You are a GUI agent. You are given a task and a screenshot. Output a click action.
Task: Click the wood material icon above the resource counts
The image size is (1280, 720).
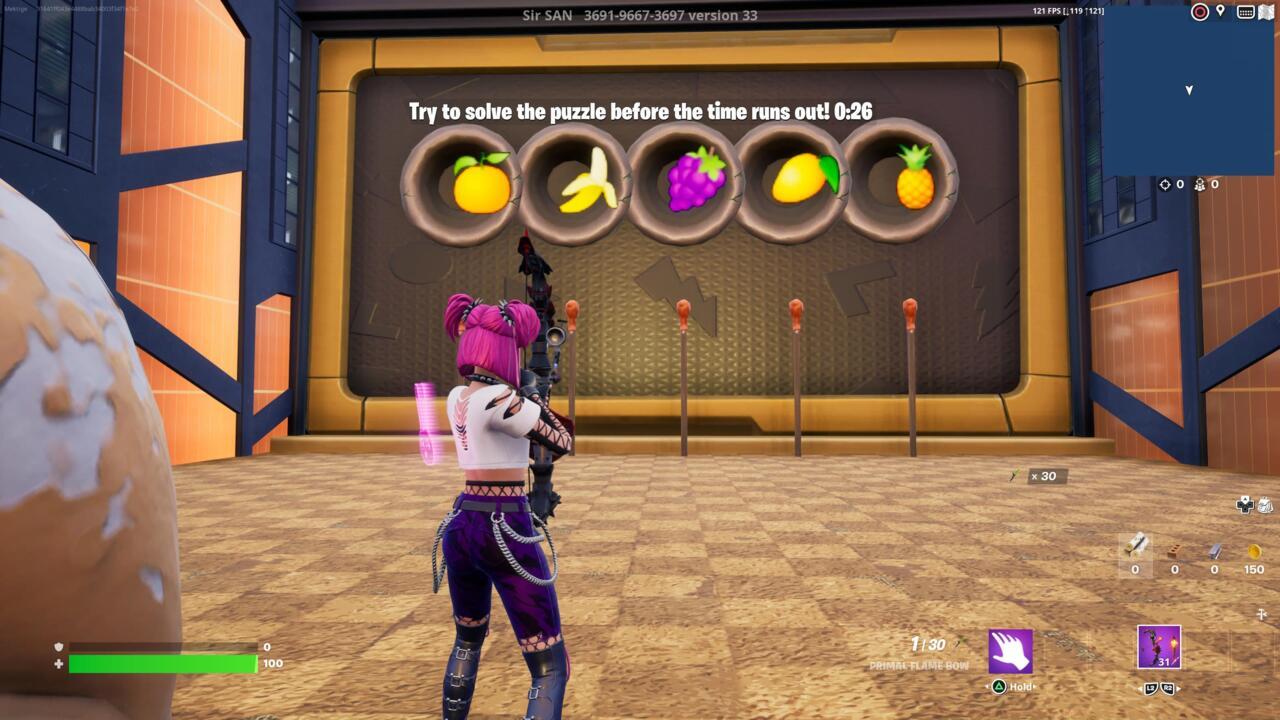[1136, 548]
